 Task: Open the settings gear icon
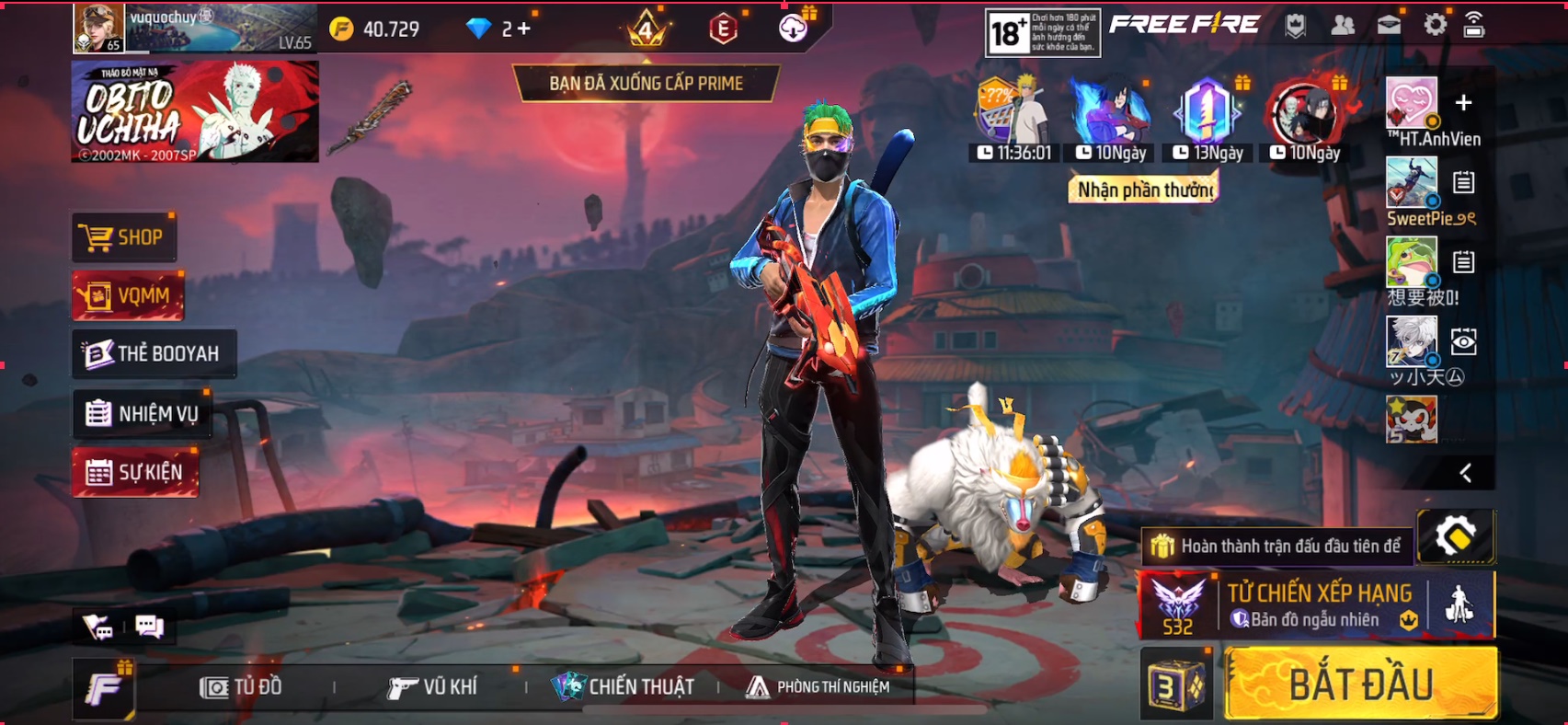point(1435,26)
